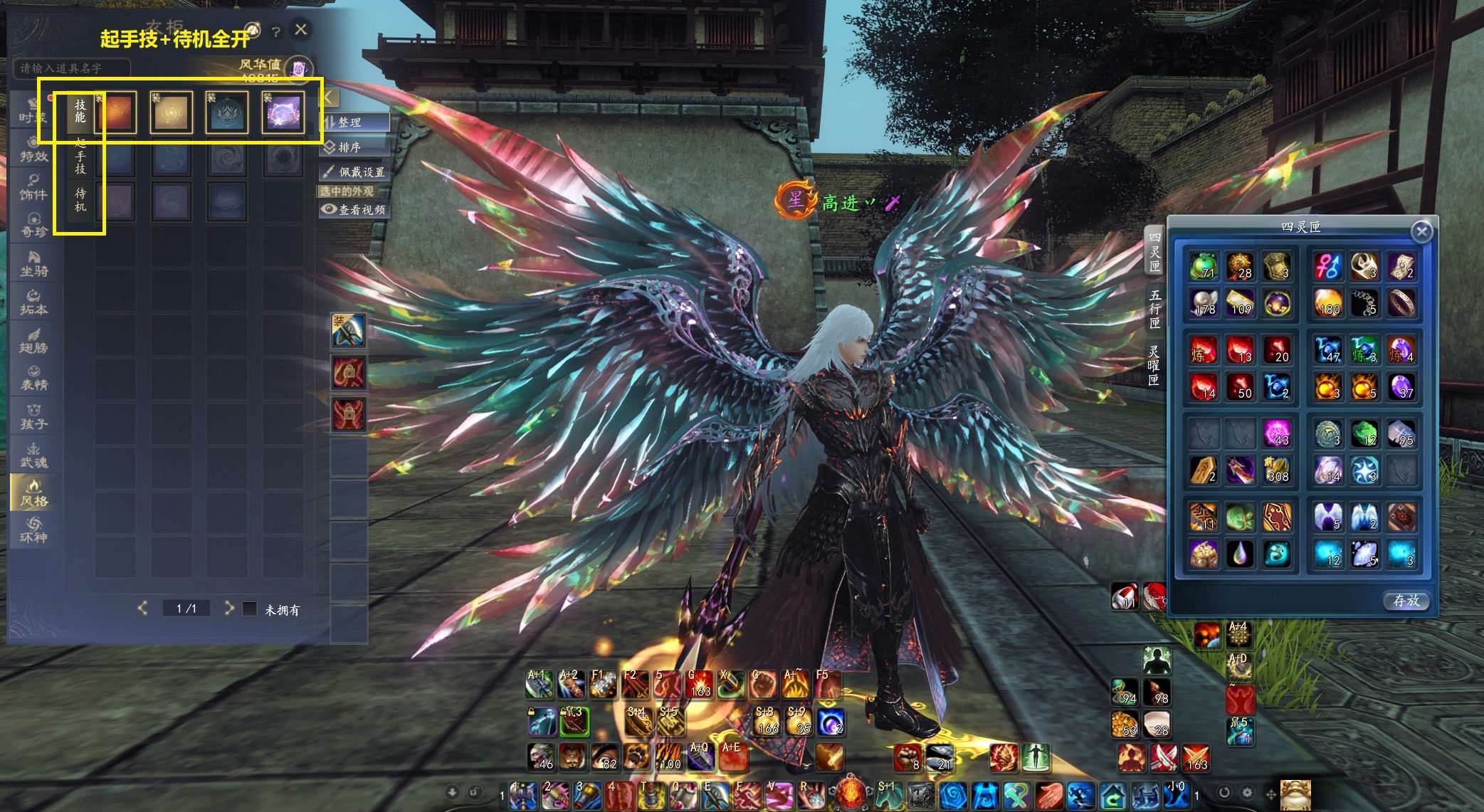Click the 整理 organize button
Screen dimensions: 1484x812
[354, 122]
